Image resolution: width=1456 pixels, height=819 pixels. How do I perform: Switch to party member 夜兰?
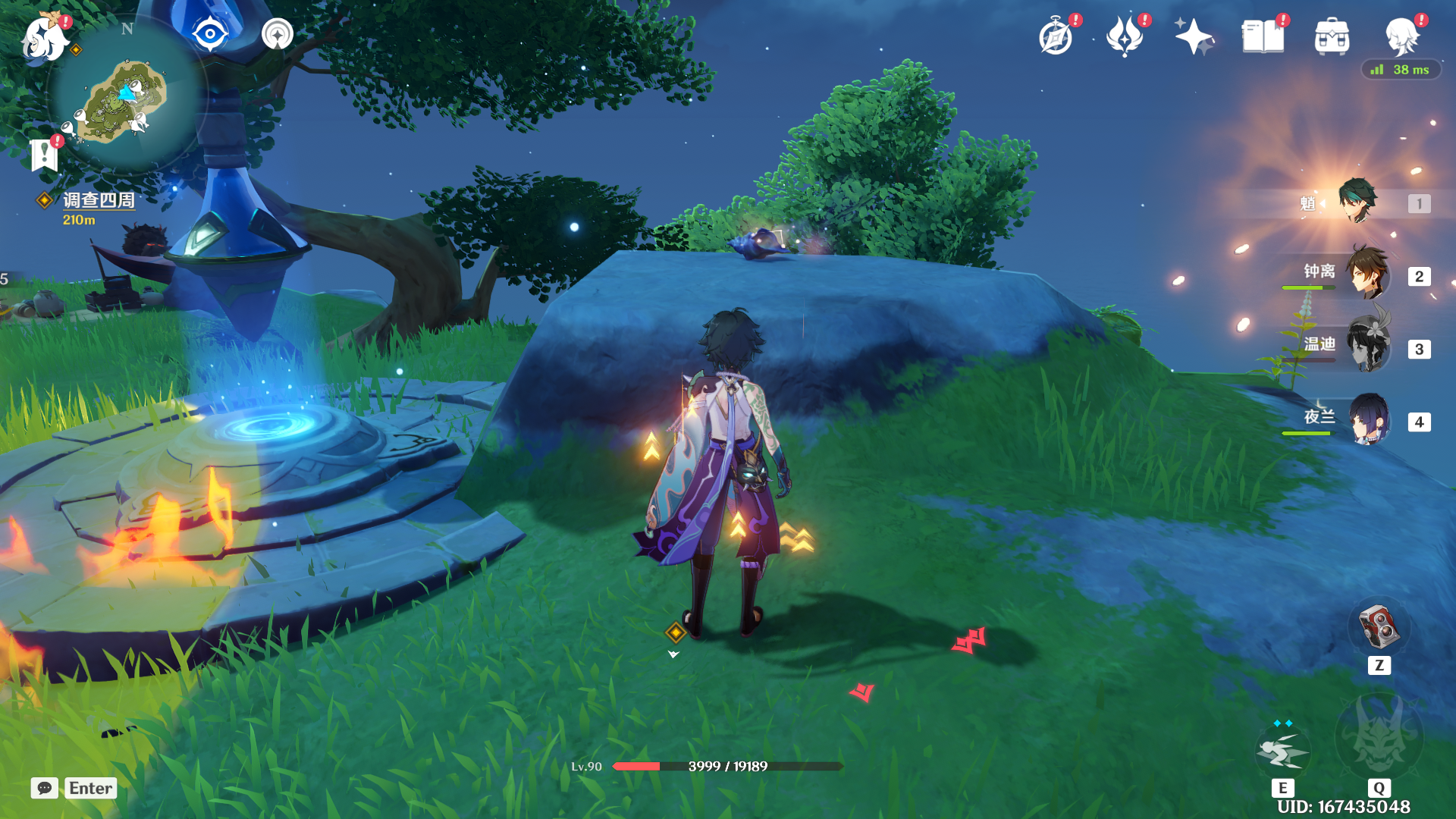(1367, 419)
